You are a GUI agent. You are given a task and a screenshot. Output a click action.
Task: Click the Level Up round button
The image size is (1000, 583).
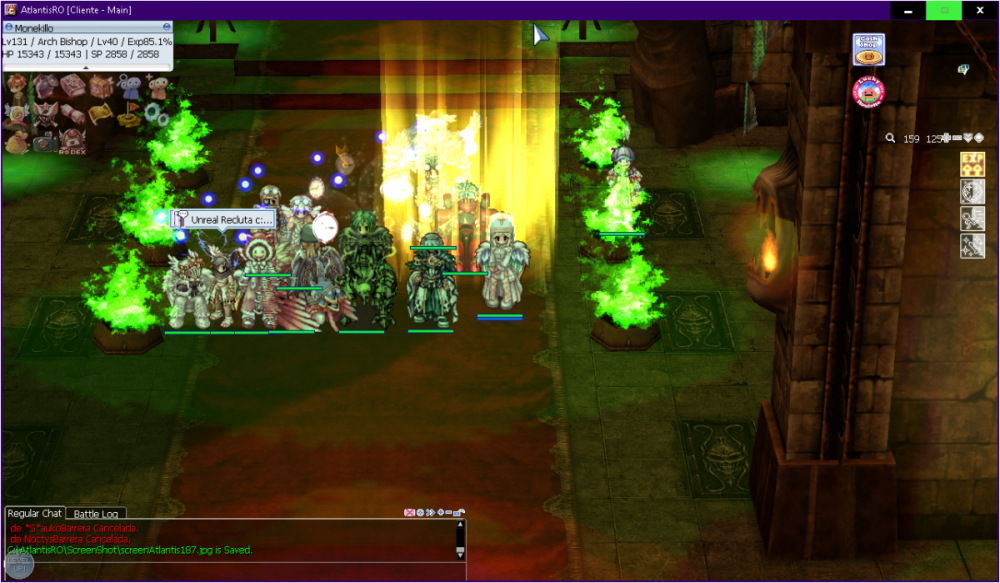coord(19,565)
